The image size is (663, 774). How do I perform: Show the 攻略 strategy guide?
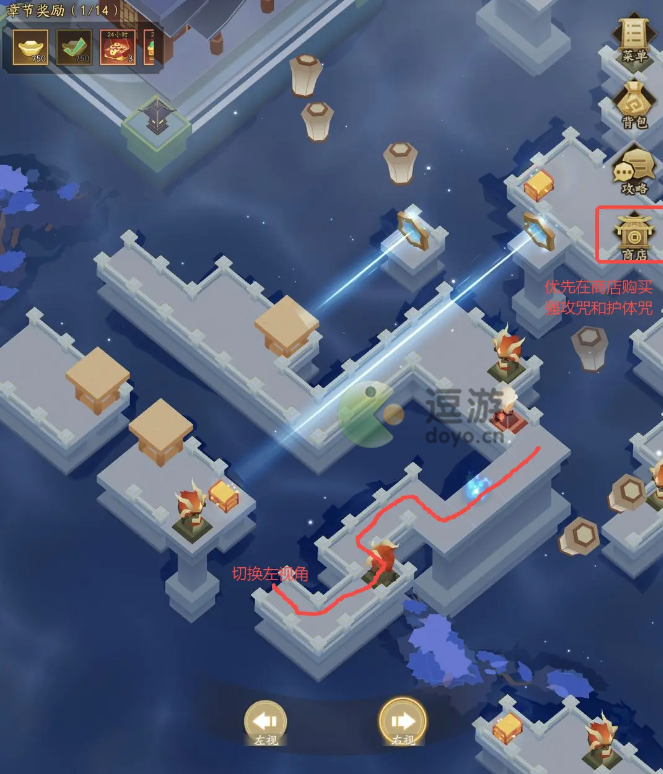pos(634,168)
